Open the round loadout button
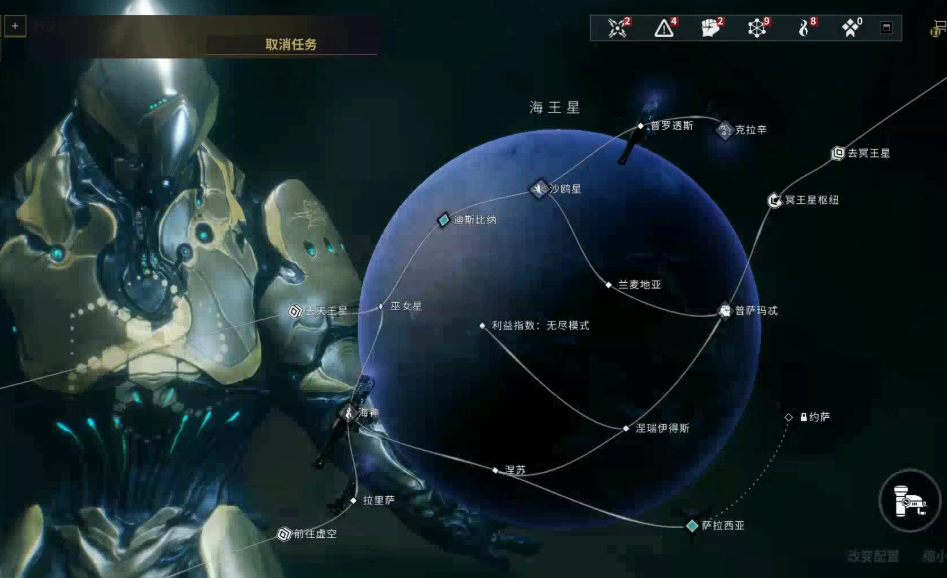Viewport: 947px width, 578px height. point(910,500)
